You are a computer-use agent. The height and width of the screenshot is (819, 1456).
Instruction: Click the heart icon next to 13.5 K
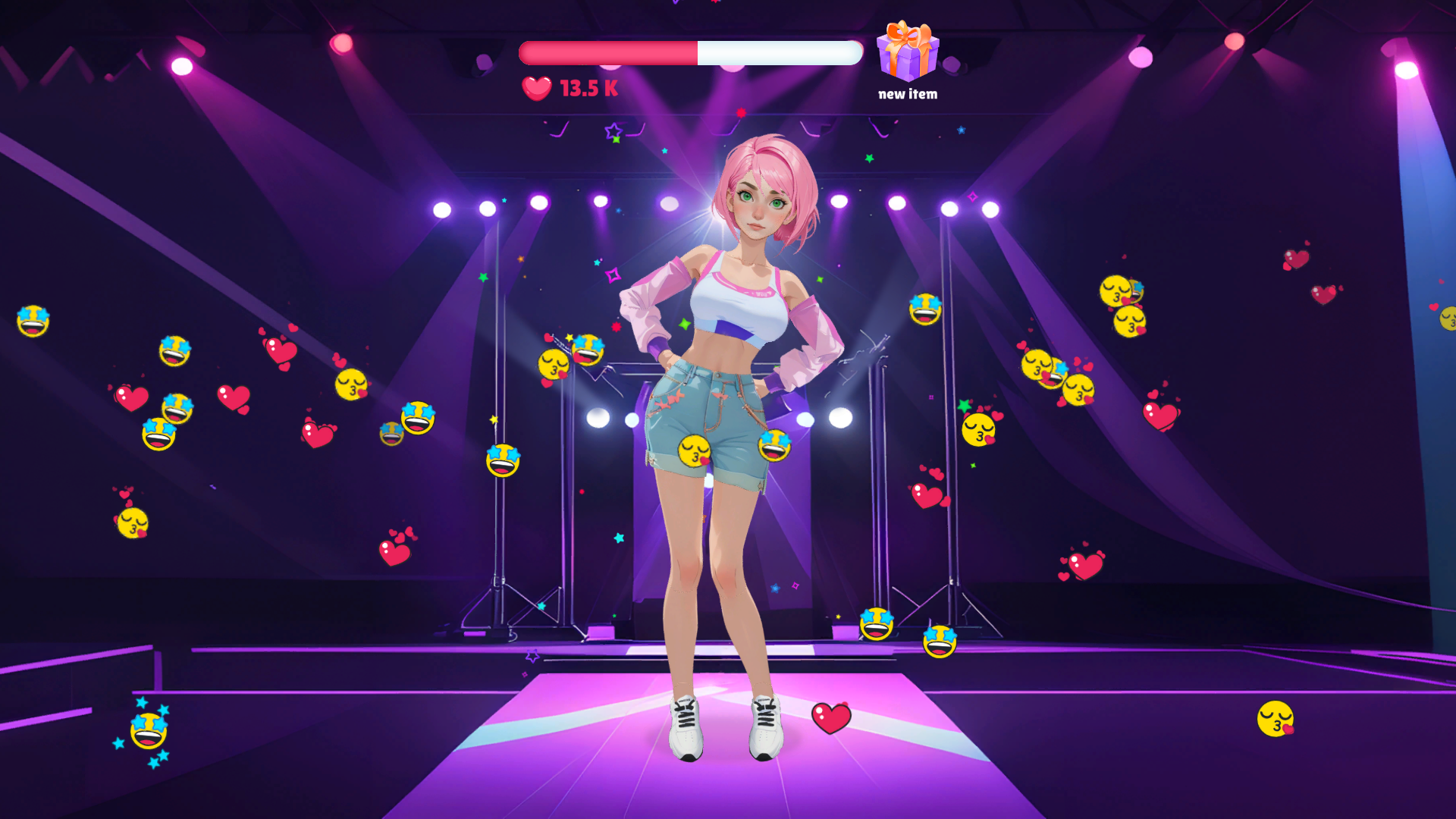(535, 88)
